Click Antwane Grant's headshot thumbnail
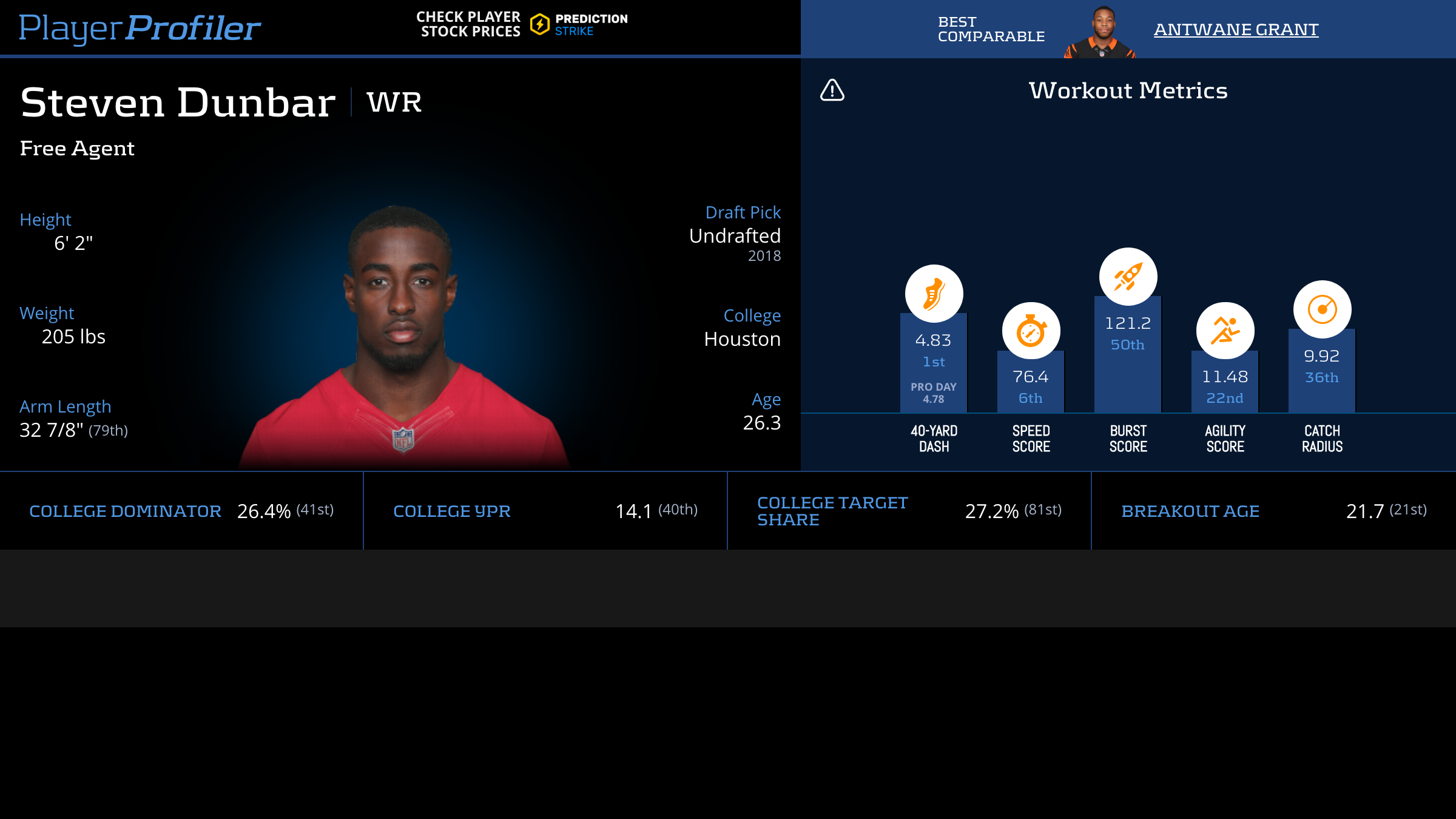The image size is (1456, 819). (x=1100, y=32)
